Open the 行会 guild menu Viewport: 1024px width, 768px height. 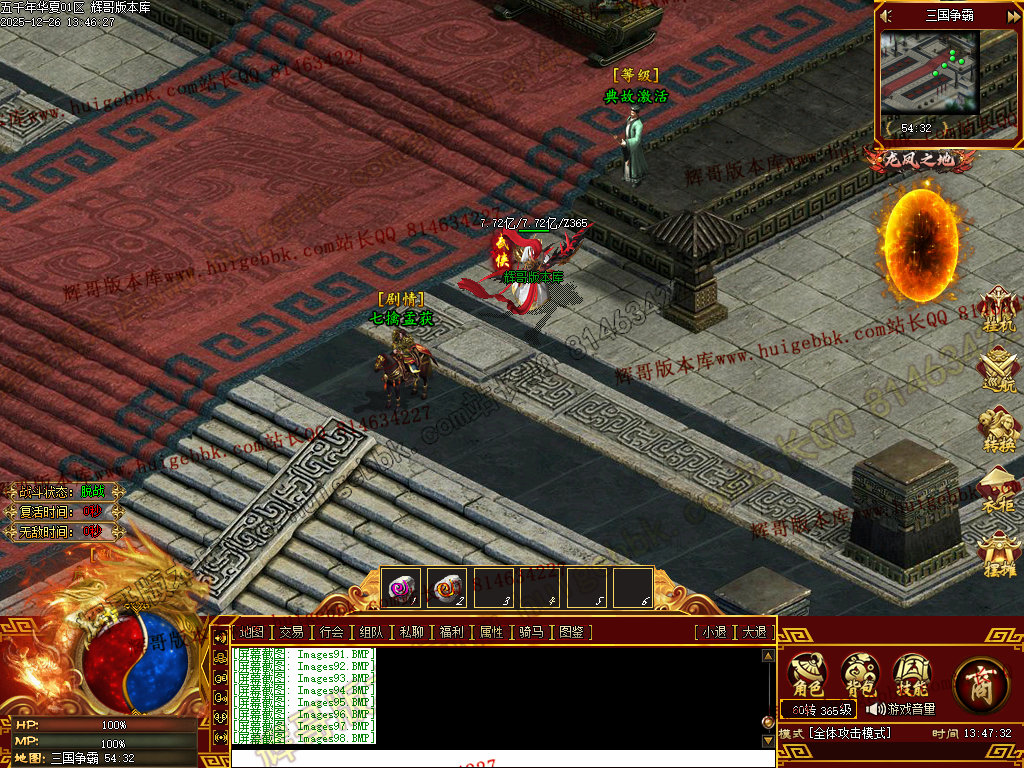(332, 632)
